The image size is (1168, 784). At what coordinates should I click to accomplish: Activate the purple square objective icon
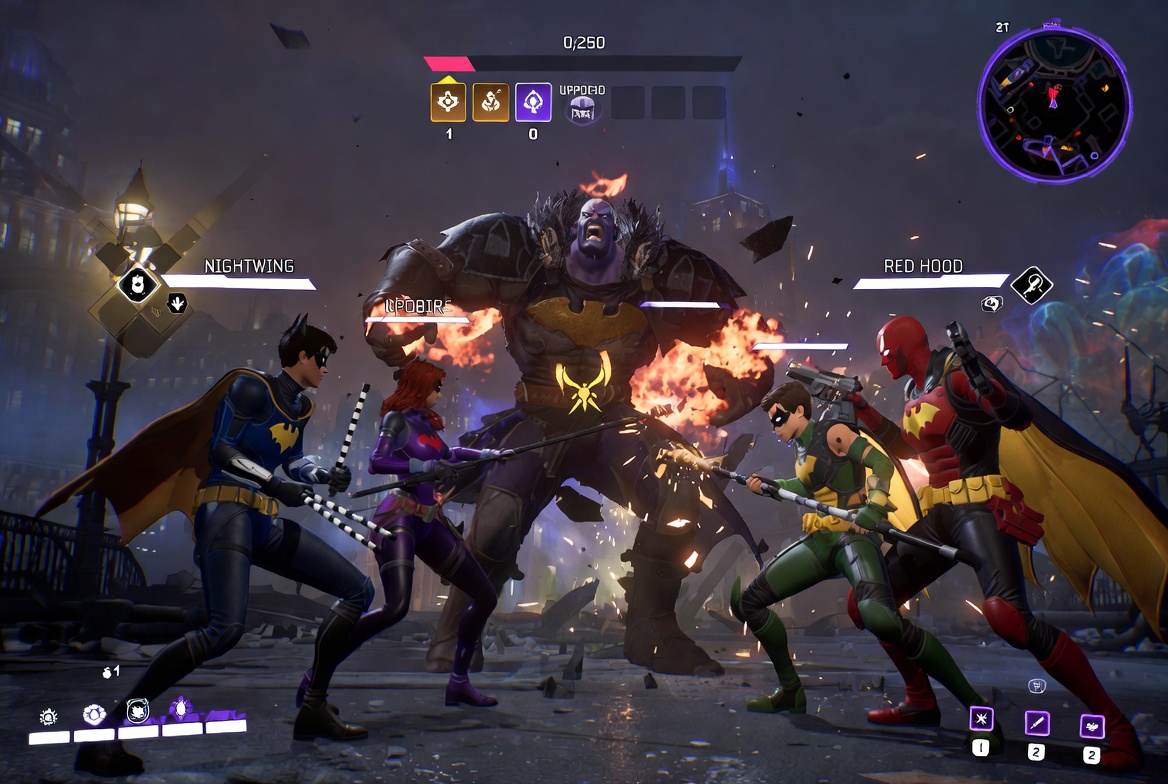point(533,102)
